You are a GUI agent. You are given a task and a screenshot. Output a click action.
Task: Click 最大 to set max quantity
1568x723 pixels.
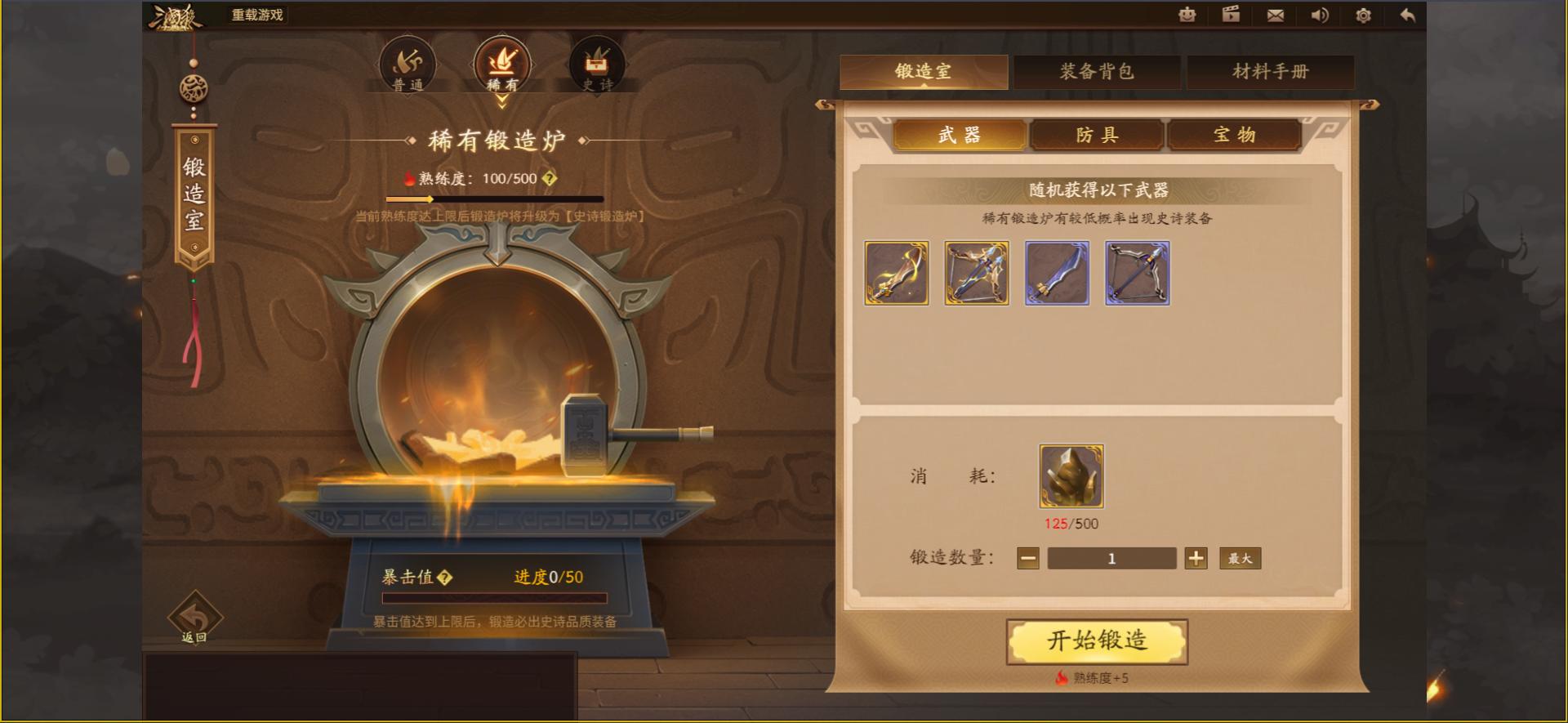pyautogui.click(x=1239, y=558)
